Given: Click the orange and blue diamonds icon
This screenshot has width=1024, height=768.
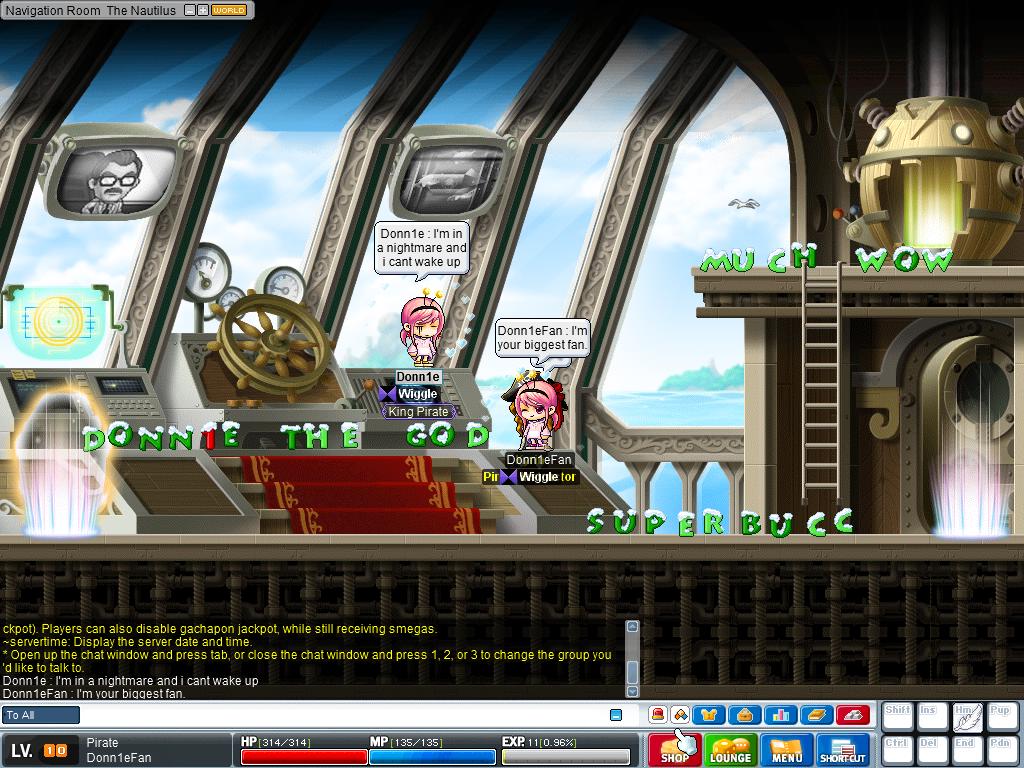Looking at the screenshot, I should coord(679,715).
